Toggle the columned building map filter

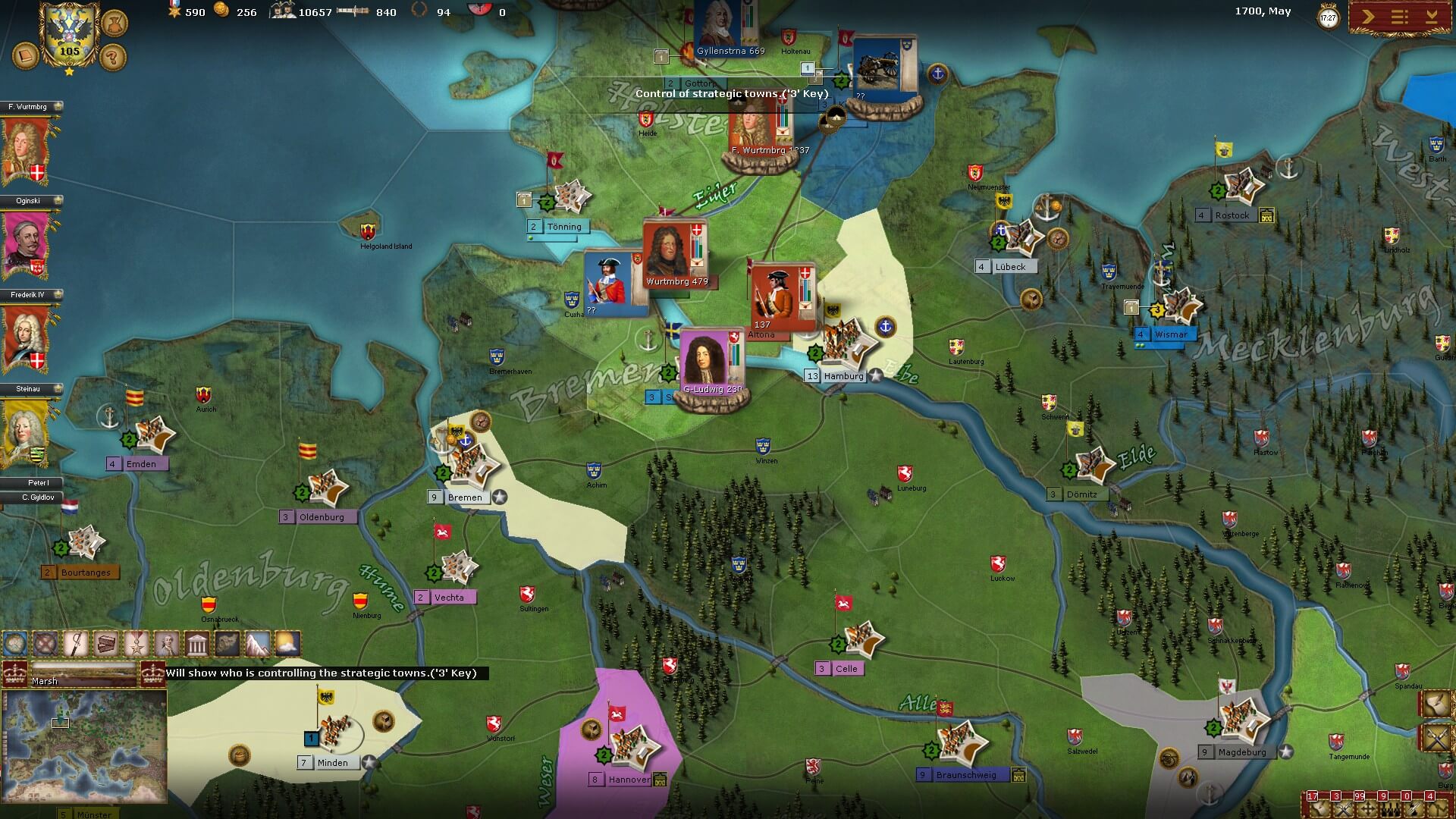point(196,645)
